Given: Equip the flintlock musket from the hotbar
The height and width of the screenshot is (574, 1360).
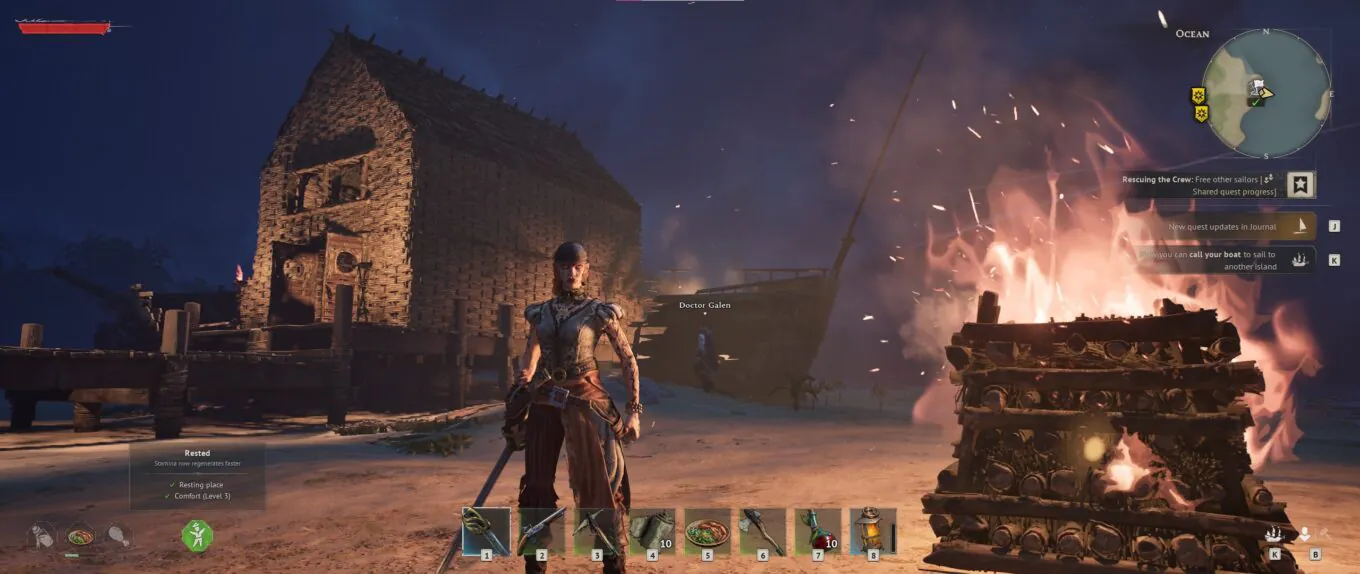Looking at the screenshot, I should coord(541,531).
